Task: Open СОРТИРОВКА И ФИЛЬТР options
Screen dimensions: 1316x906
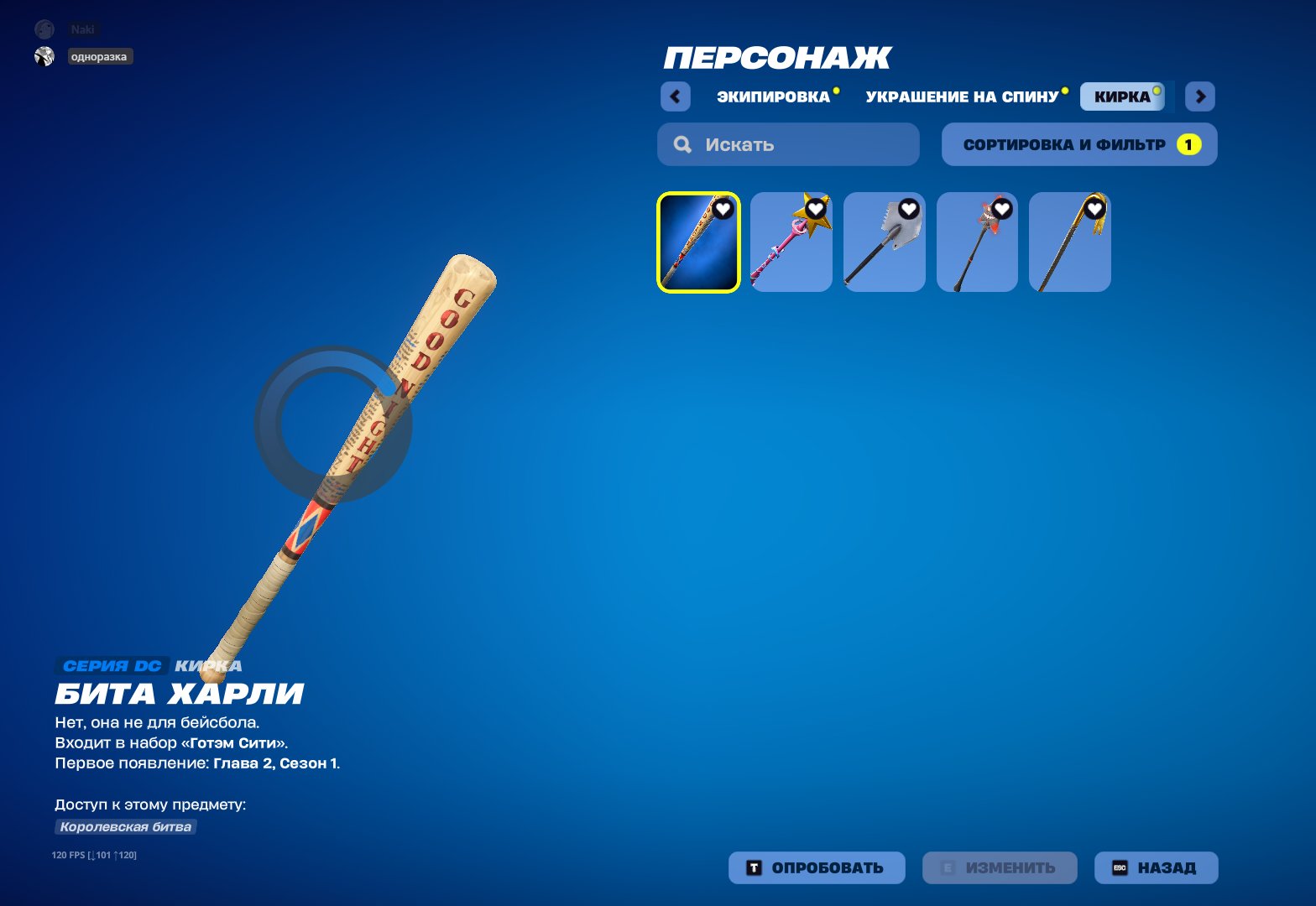Action: [x=1078, y=143]
